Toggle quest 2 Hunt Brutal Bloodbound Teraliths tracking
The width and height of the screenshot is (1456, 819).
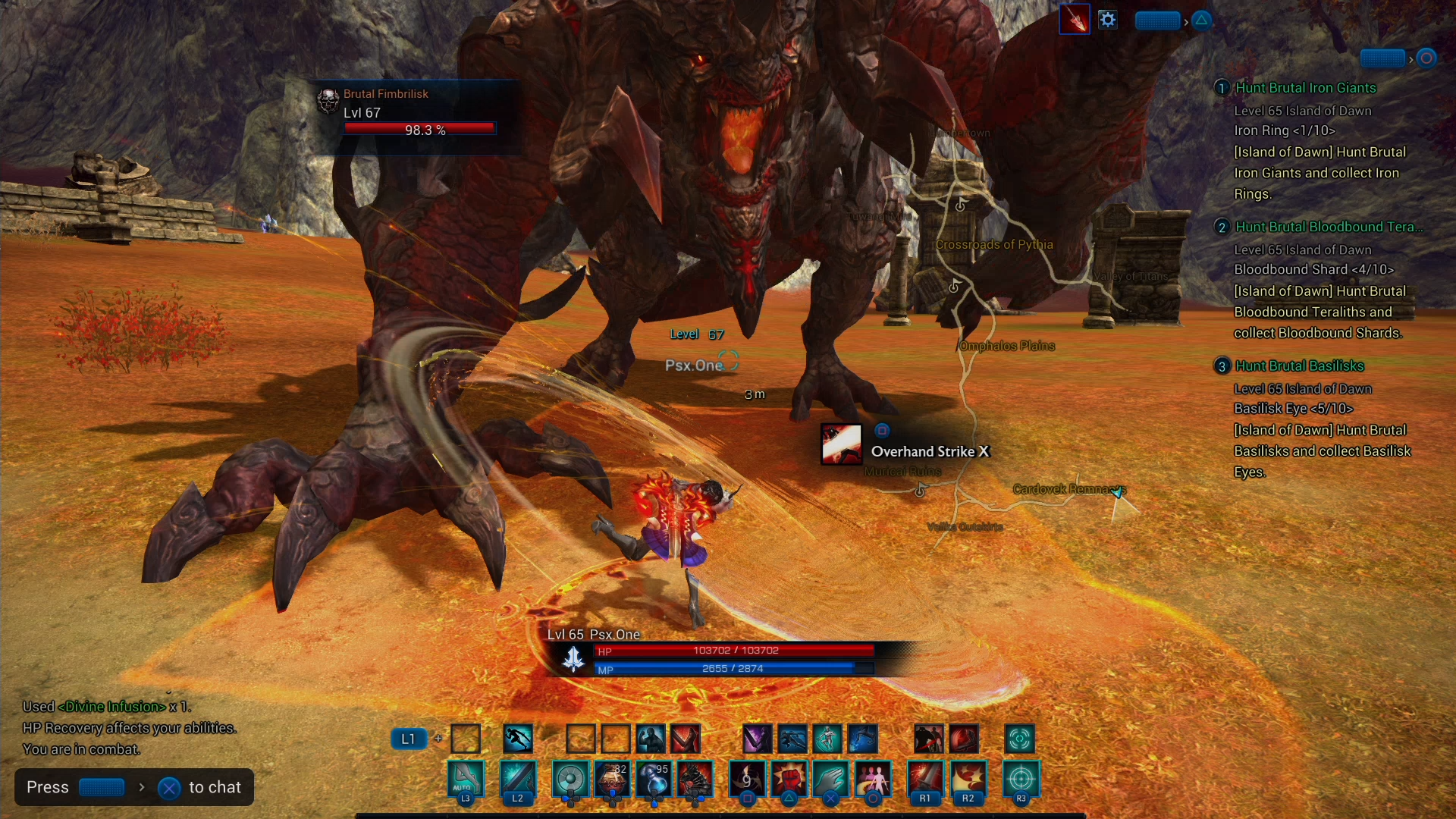point(1222,227)
